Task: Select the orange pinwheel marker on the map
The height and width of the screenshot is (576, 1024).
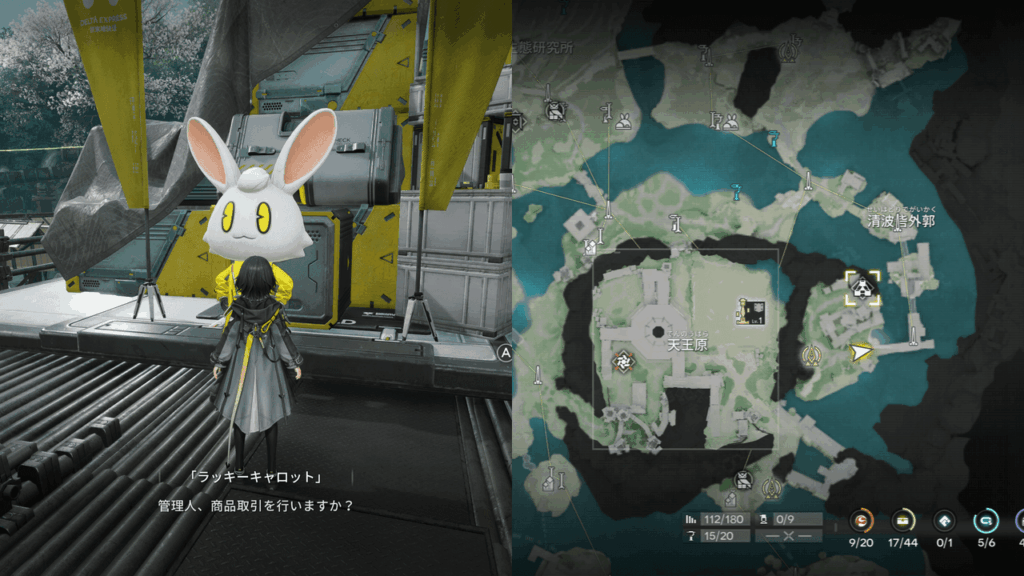Action: pyautogui.click(x=622, y=361)
